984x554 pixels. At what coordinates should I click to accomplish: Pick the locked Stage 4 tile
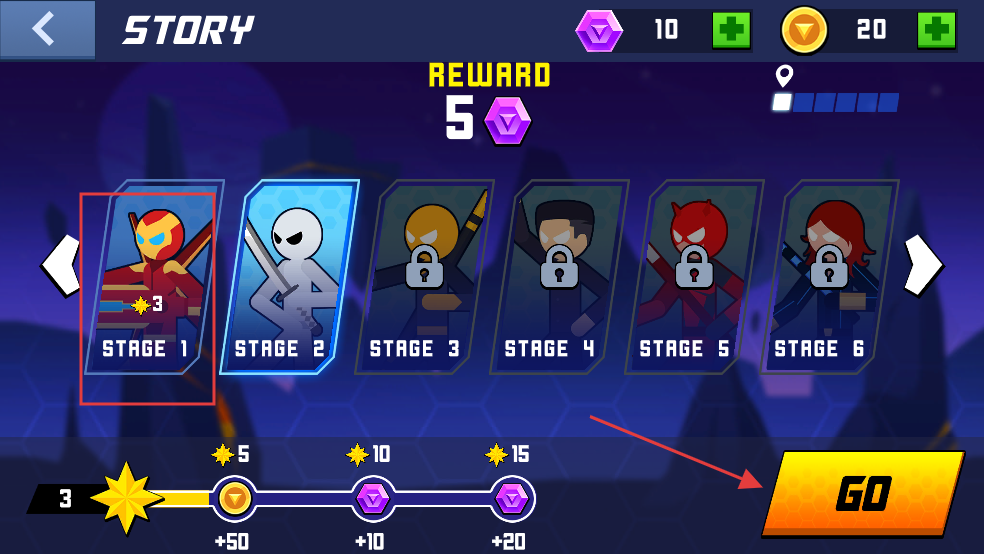[558, 277]
